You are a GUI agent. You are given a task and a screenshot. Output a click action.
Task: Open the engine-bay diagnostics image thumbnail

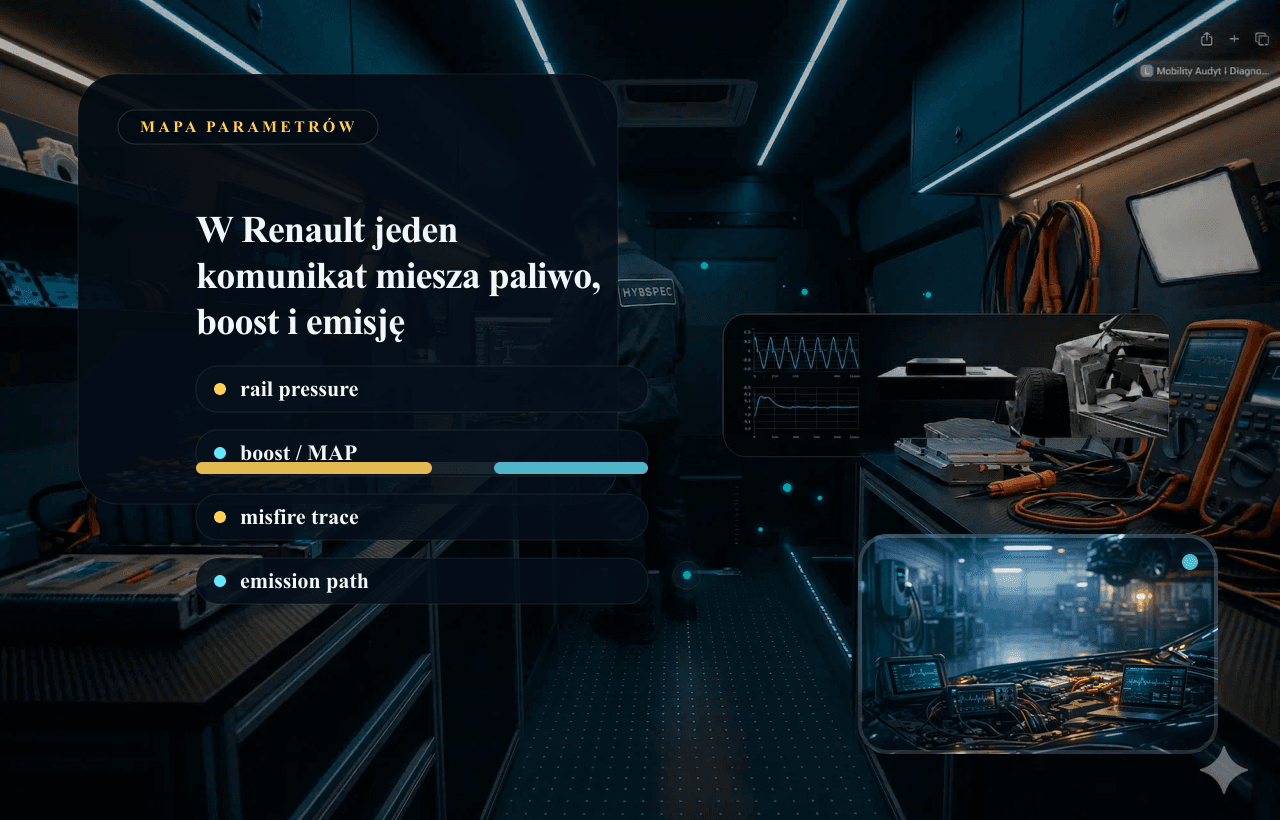click(x=1038, y=643)
